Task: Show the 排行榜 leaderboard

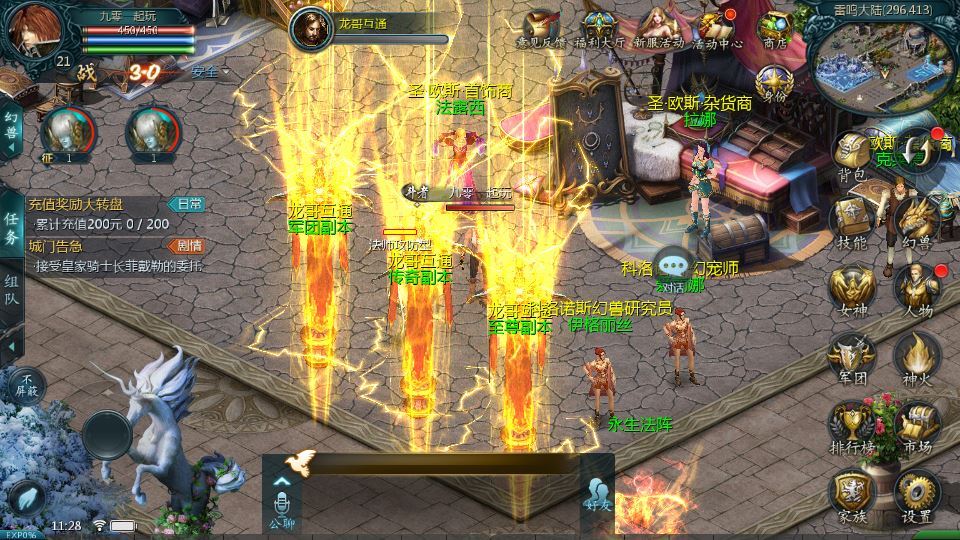Action: point(852,425)
